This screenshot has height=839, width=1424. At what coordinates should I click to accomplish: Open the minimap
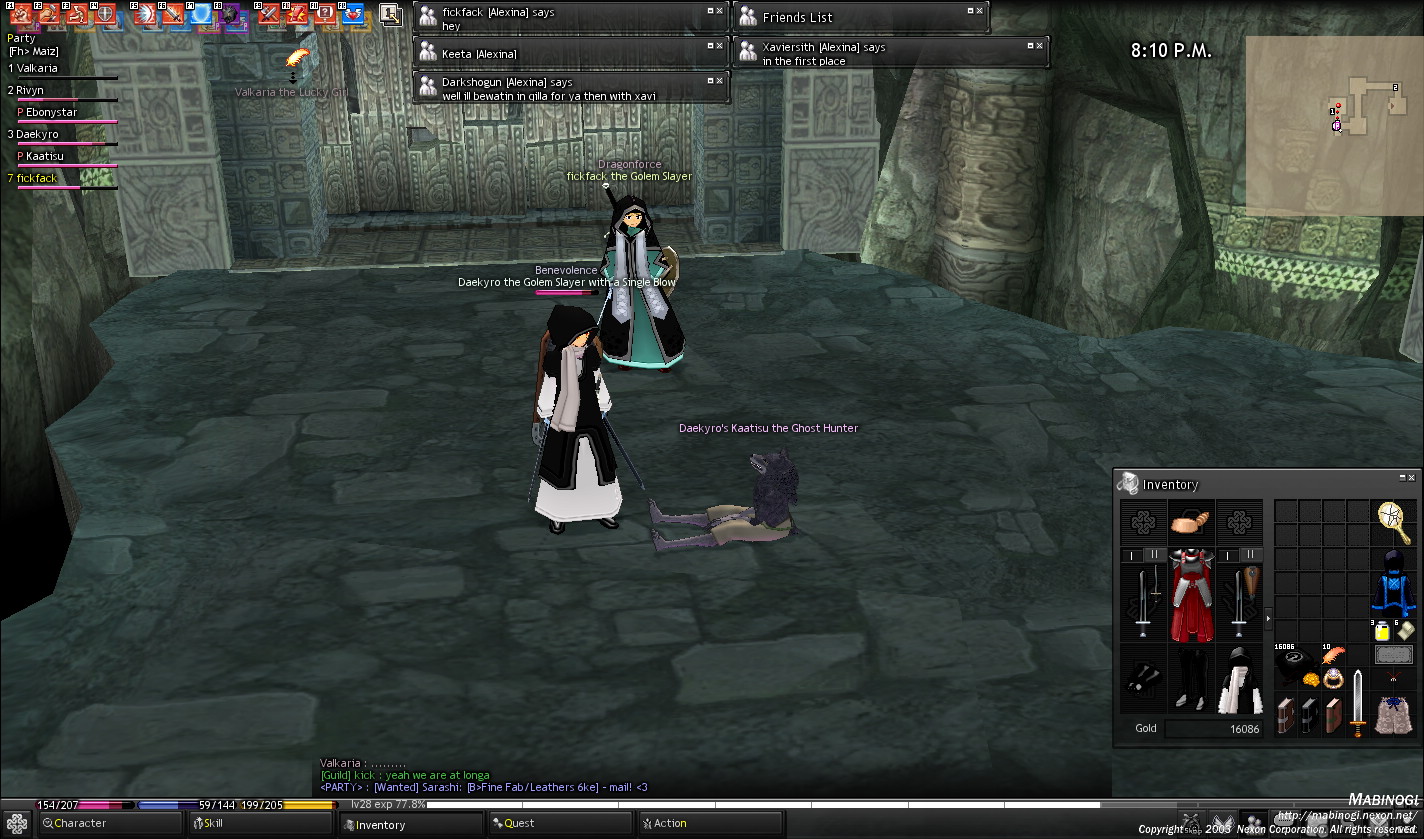click(x=1333, y=125)
